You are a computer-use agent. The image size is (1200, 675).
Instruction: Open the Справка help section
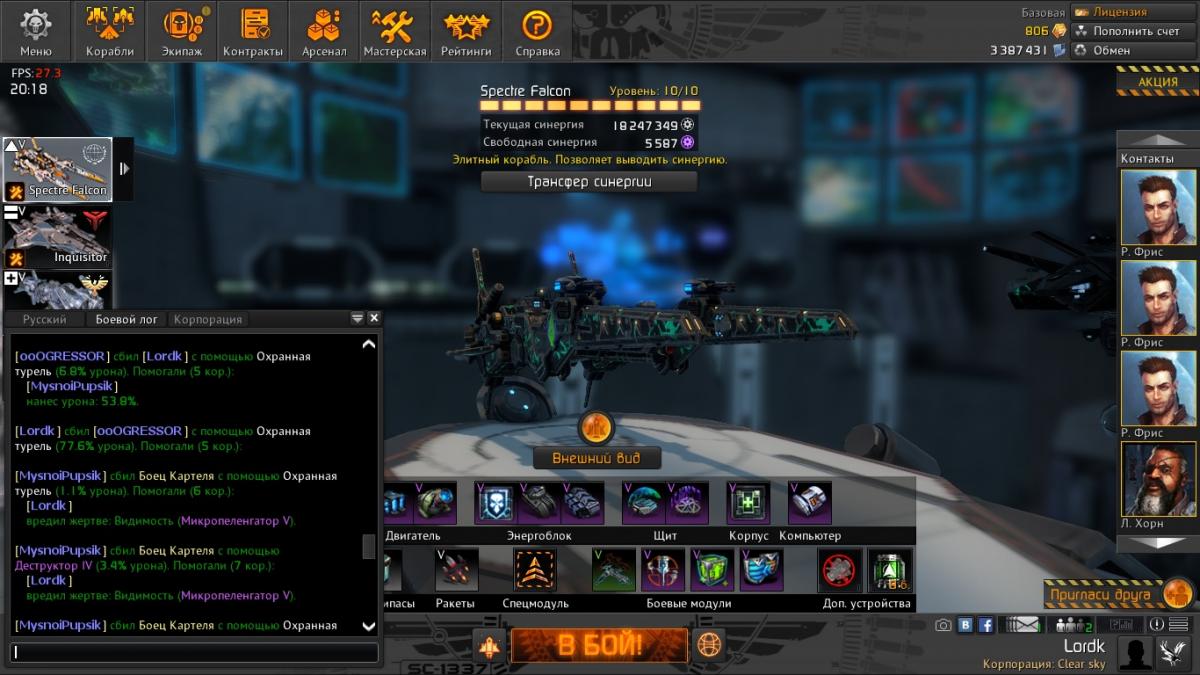[x=537, y=30]
